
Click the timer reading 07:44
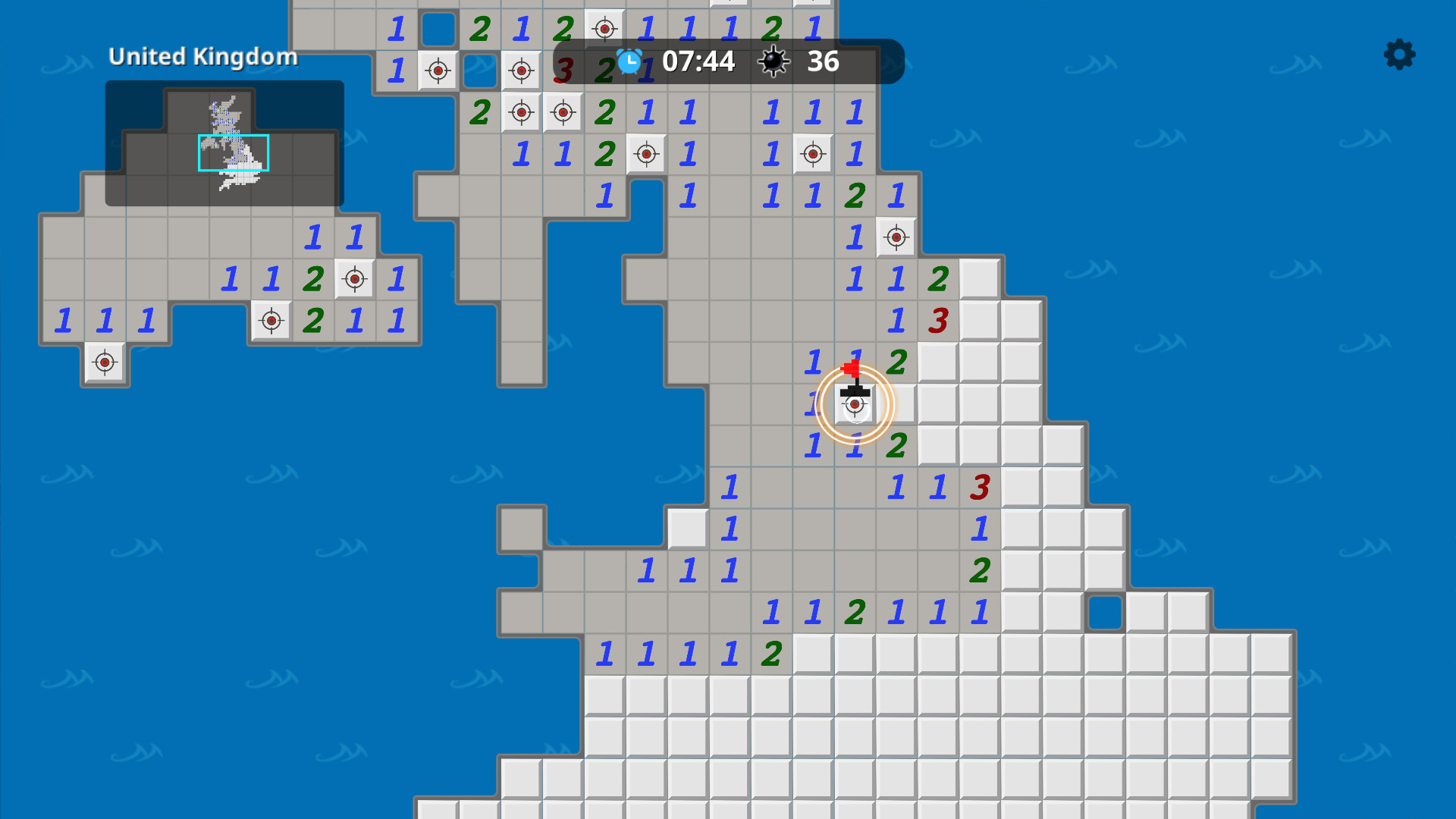click(698, 61)
